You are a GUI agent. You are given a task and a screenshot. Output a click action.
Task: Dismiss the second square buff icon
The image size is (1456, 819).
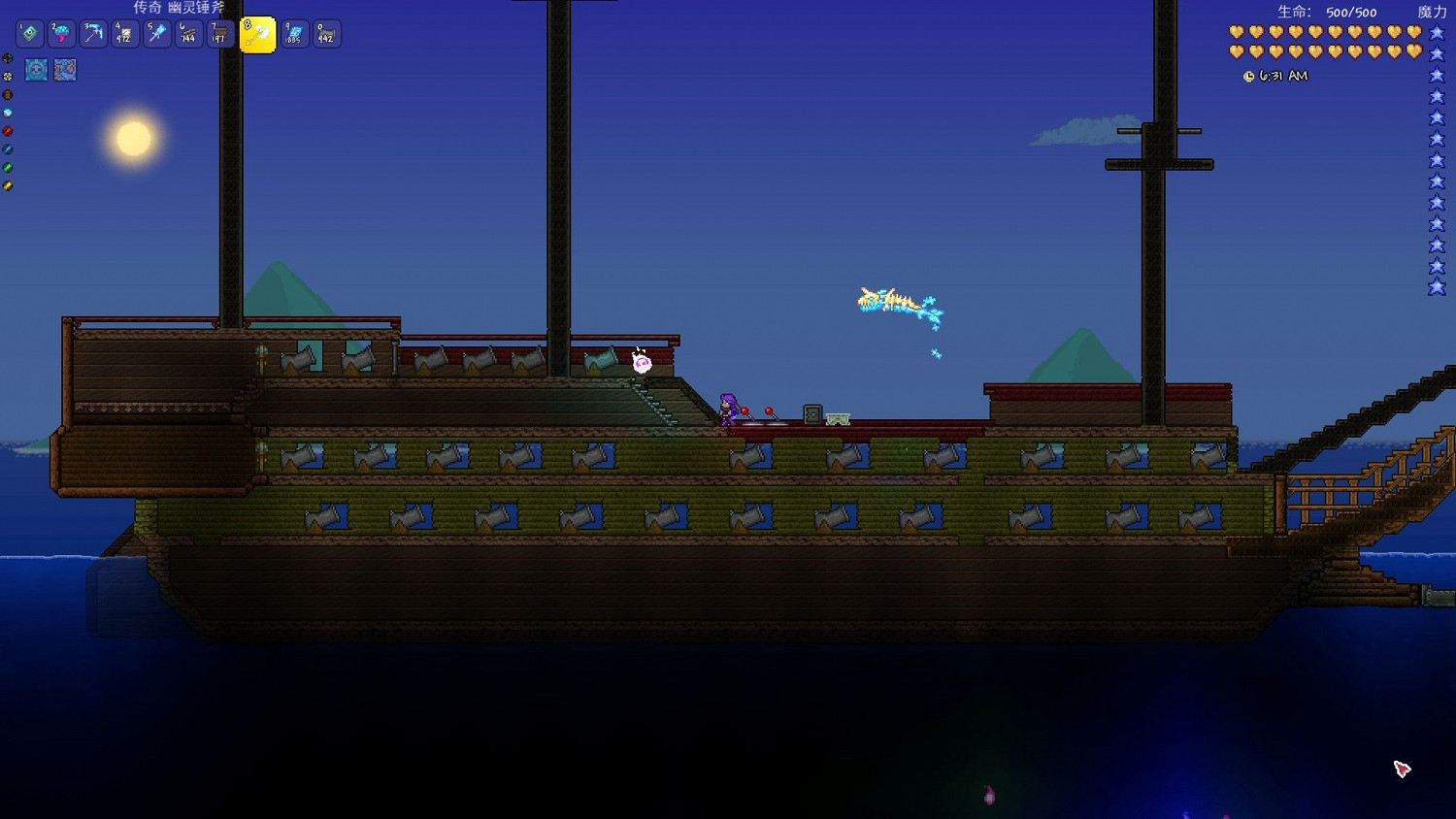(x=65, y=70)
